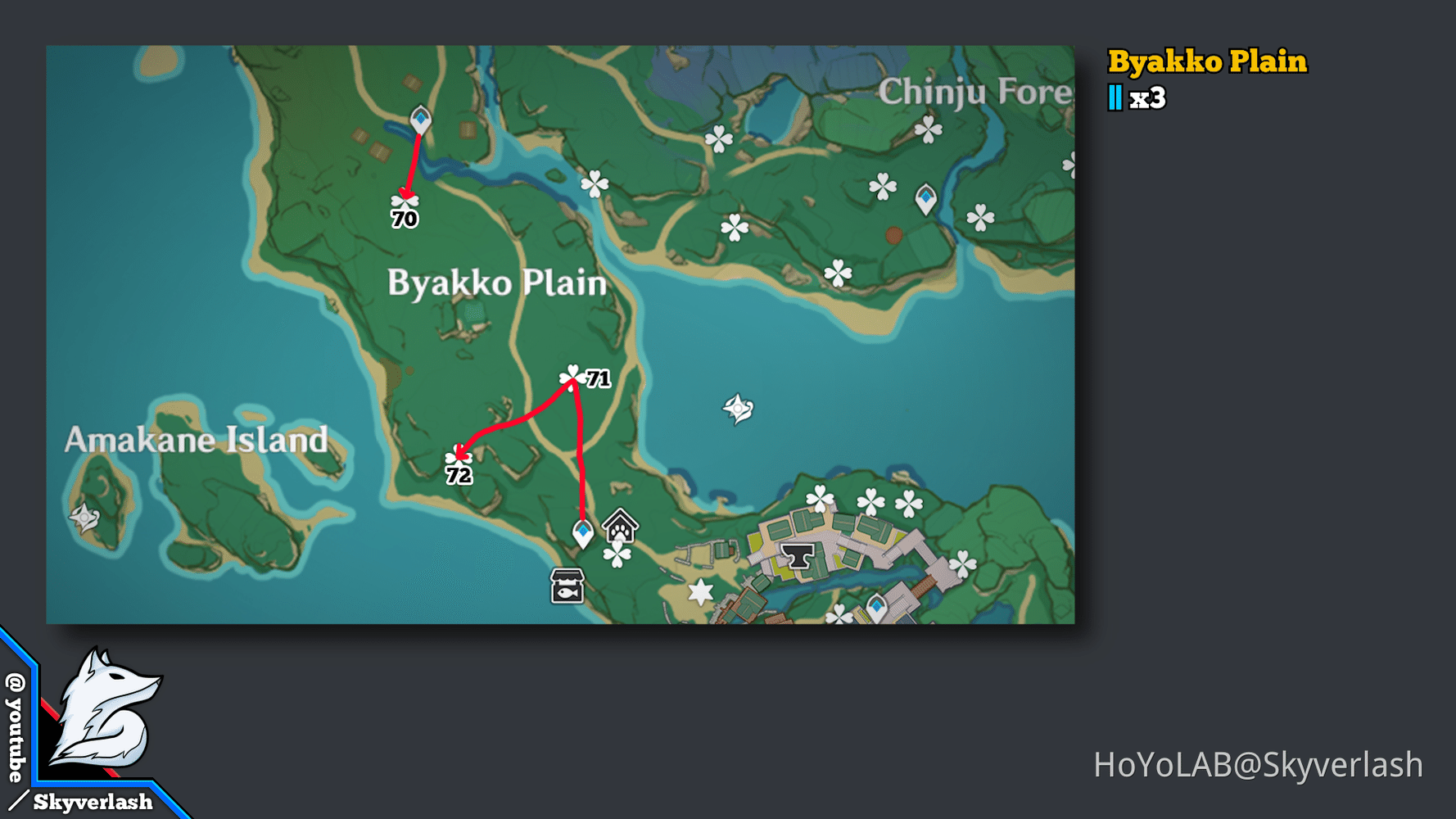Click the Amakane Island map label
Viewport: 1456px width, 819px height.
[196, 440]
